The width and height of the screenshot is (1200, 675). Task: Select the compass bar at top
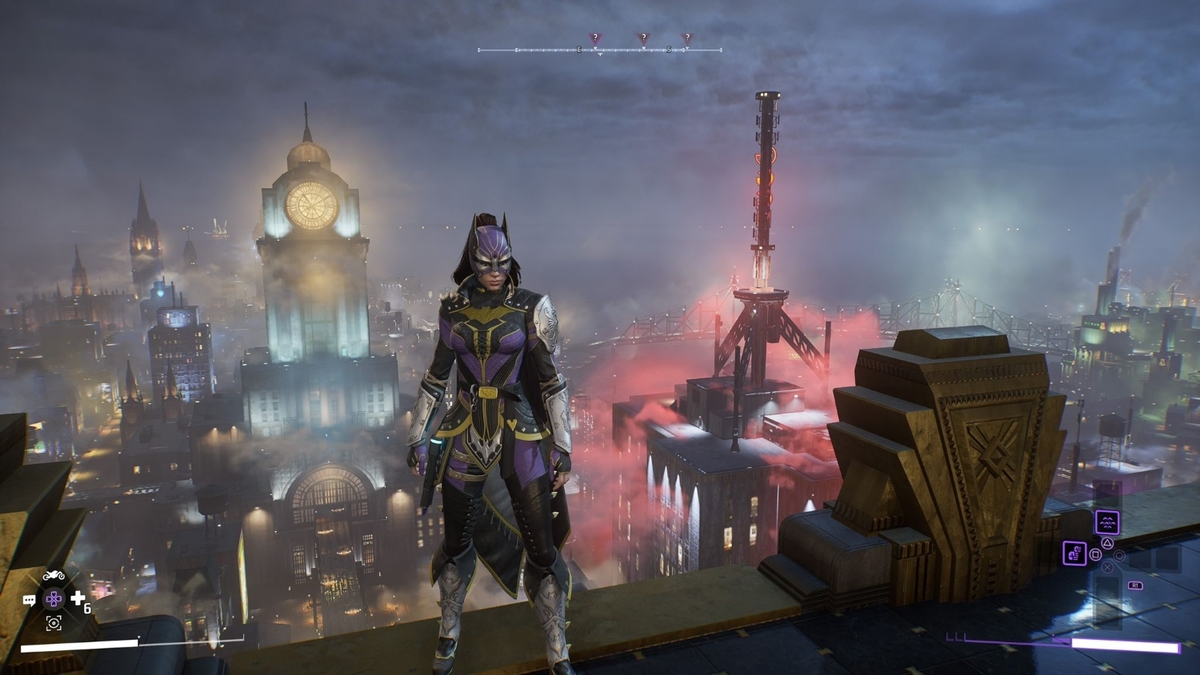click(599, 49)
